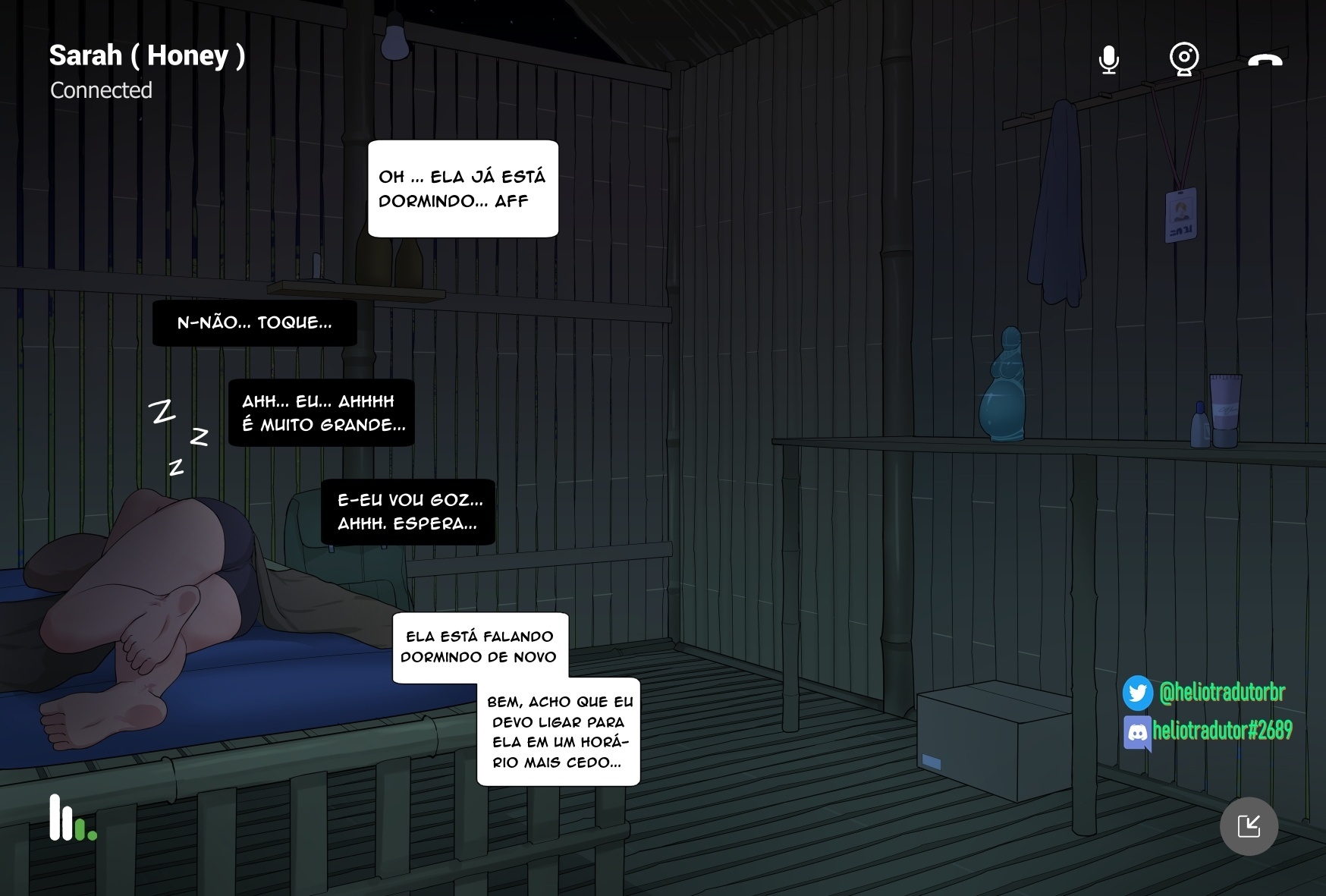Hang up the call with Sarah
1326x896 pixels.
[x=1265, y=60]
